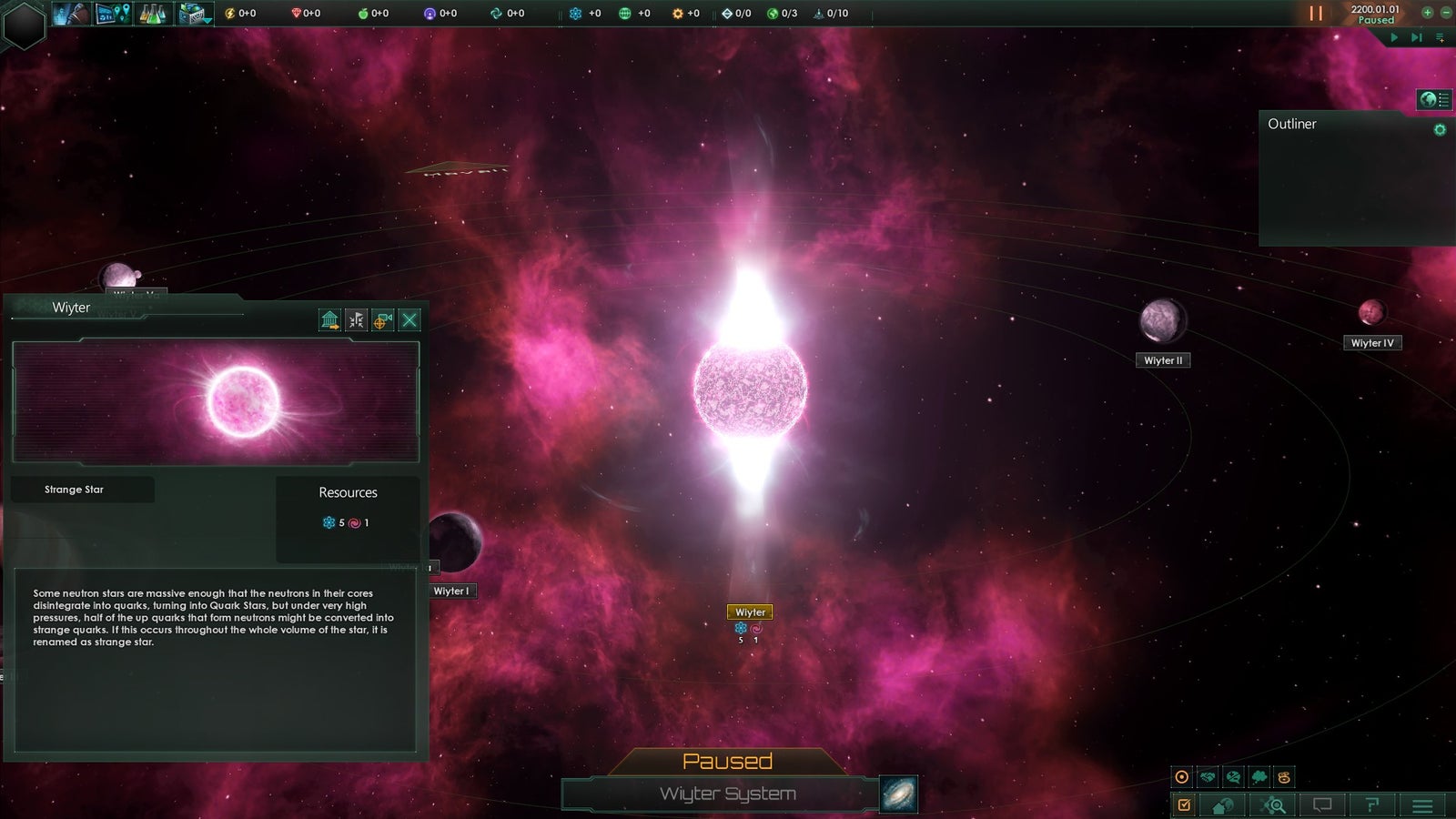
Task: Open the message log speech bubble icon
Action: coord(1322,804)
